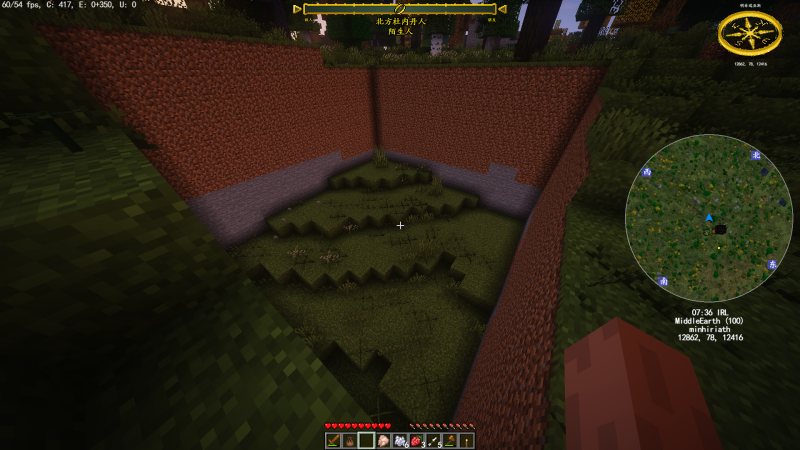Click the west direction marker on the minimap
The width and height of the screenshot is (800, 450).
647,172
